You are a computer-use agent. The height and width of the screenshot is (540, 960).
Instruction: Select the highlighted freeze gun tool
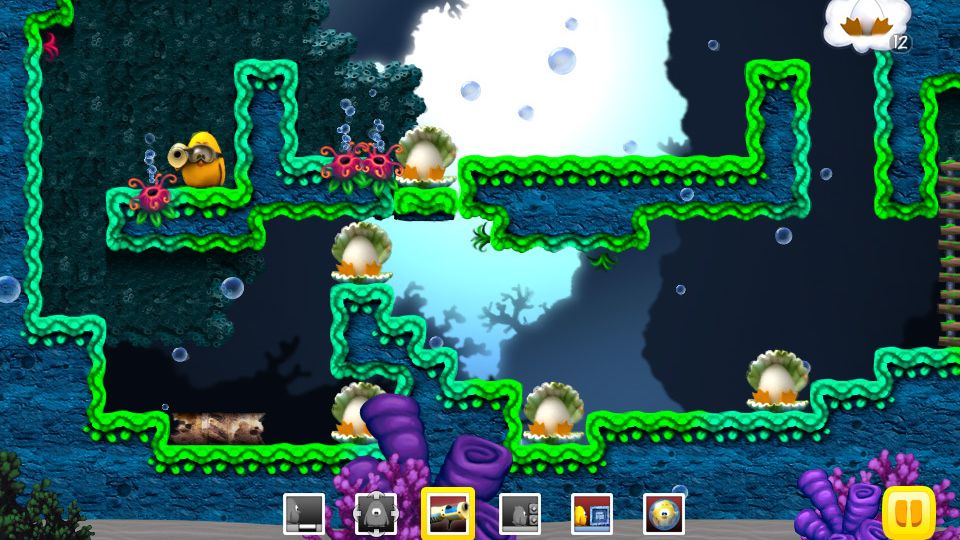point(448,514)
